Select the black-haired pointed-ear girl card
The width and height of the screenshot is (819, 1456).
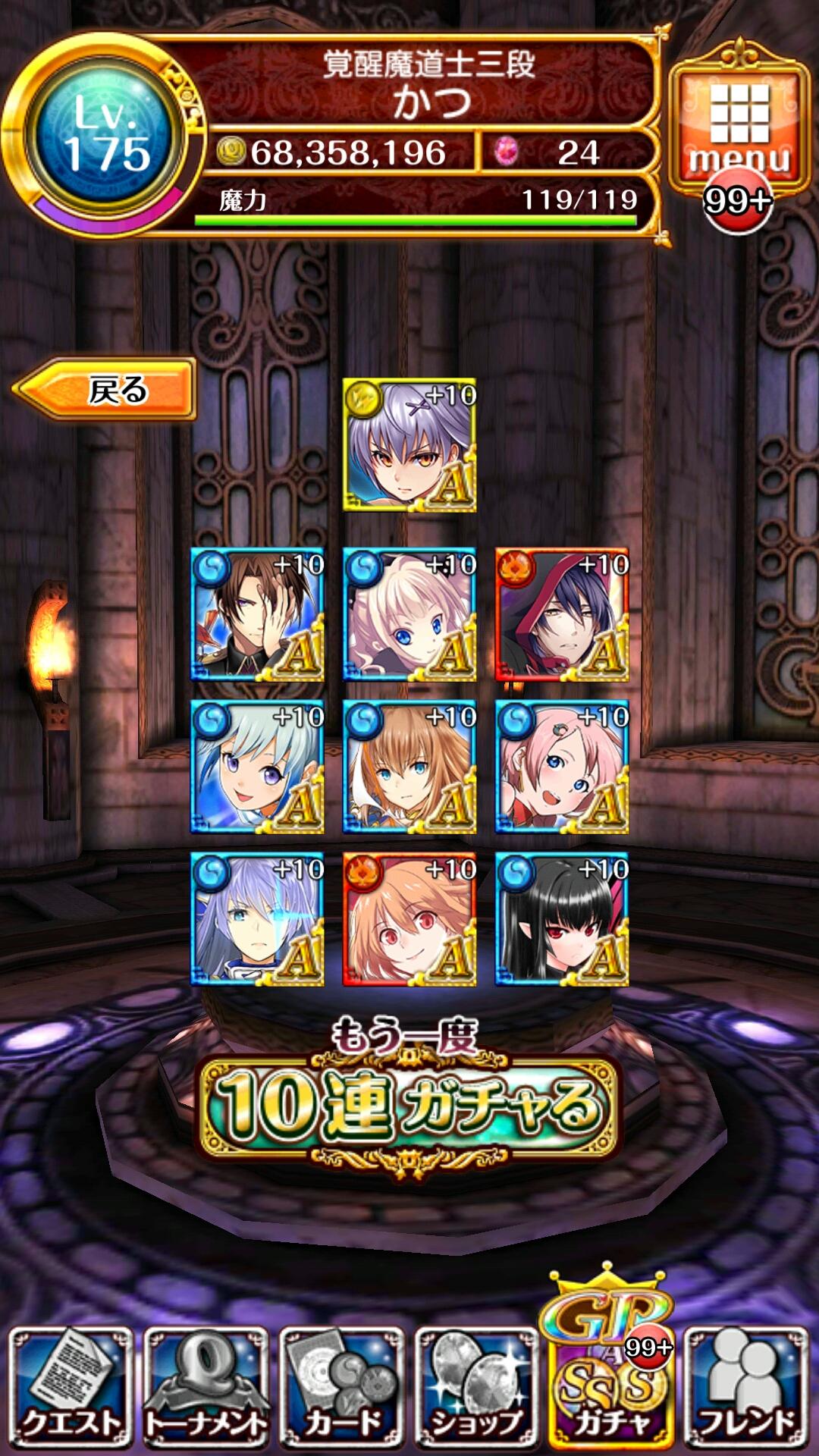coord(562,919)
